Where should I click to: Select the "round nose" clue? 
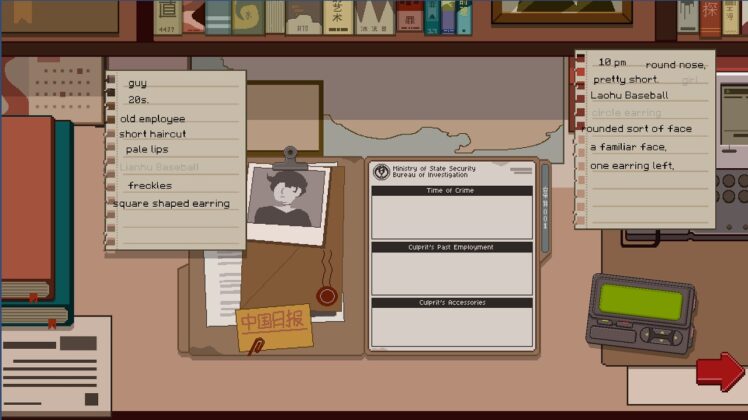675,66
